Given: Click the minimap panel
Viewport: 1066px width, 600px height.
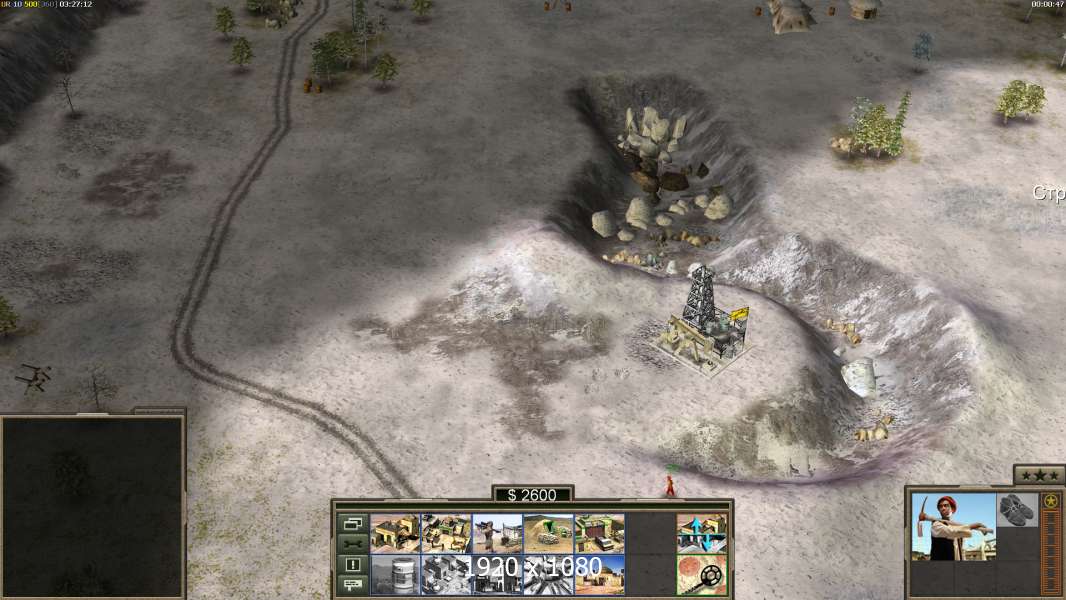Looking at the screenshot, I should click(92, 506).
